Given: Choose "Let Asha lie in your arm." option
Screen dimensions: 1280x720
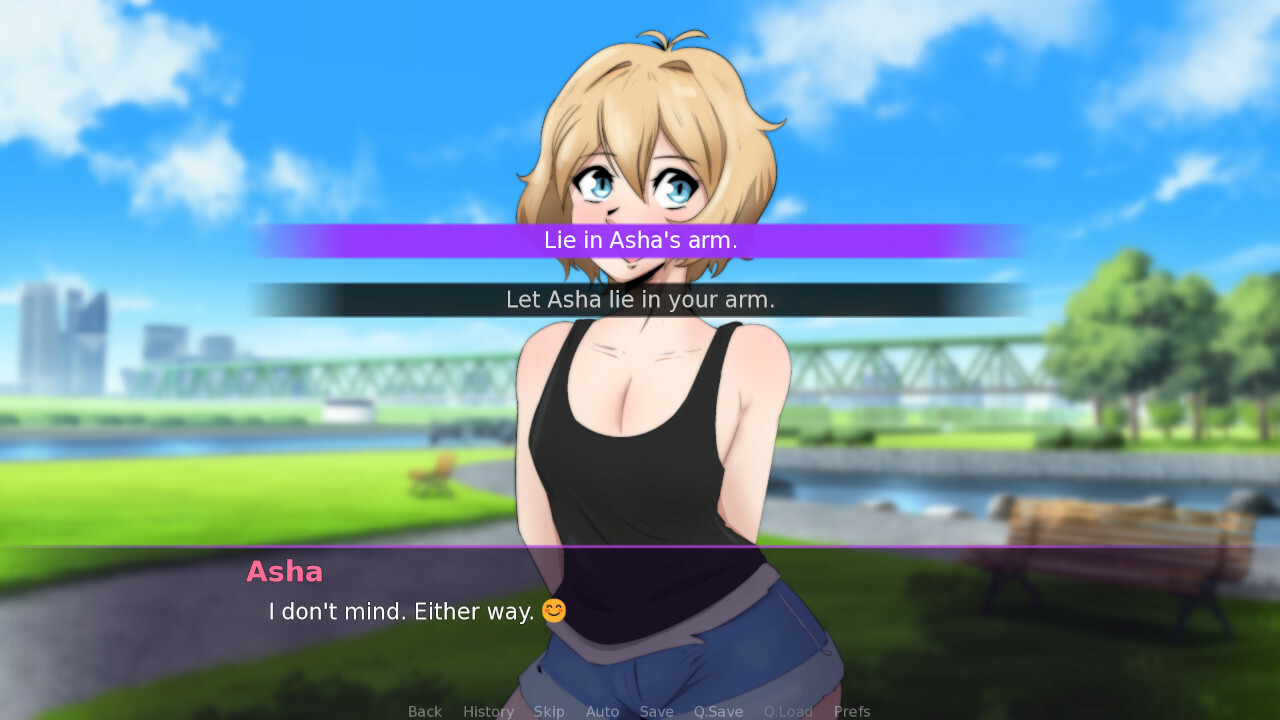Looking at the screenshot, I should pos(640,298).
